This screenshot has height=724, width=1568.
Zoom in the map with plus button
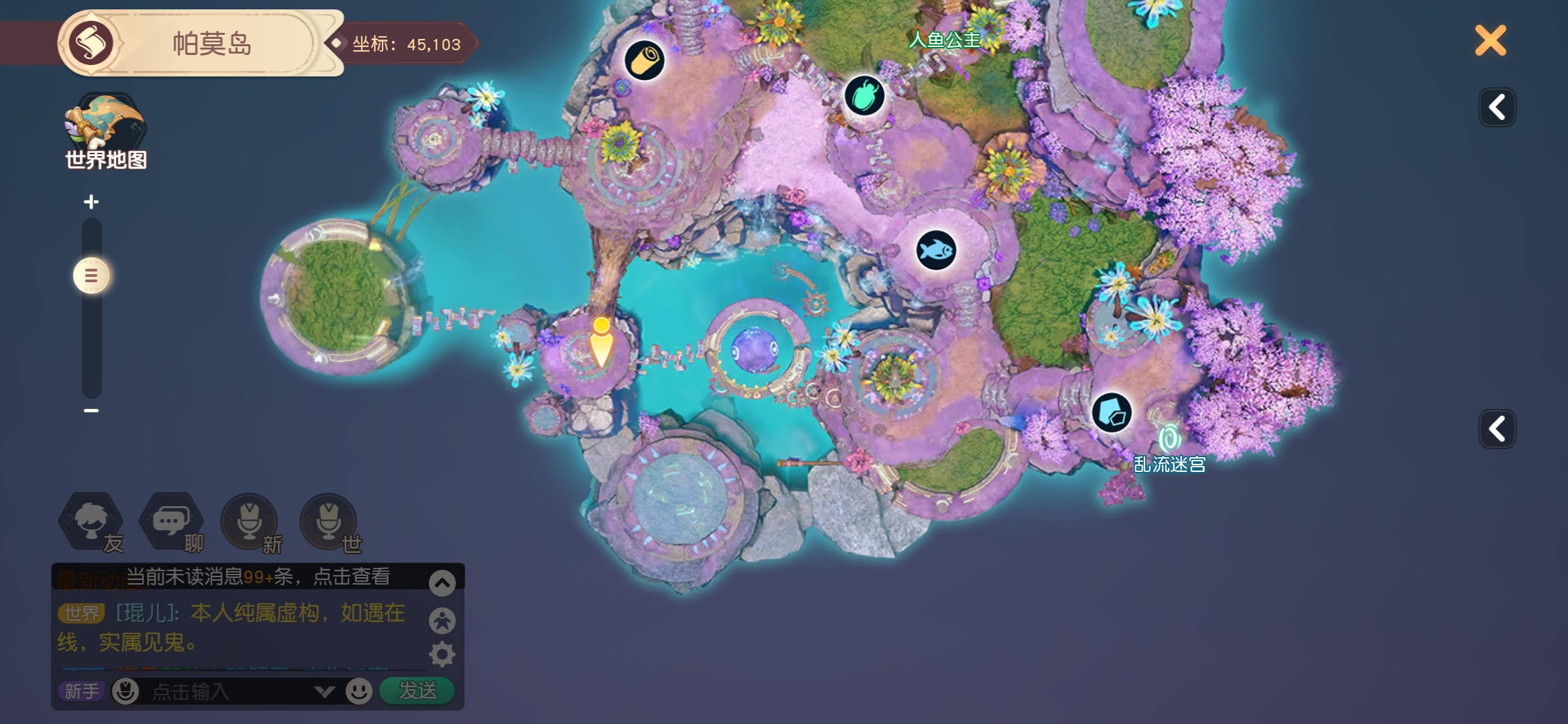tap(91, 202)
